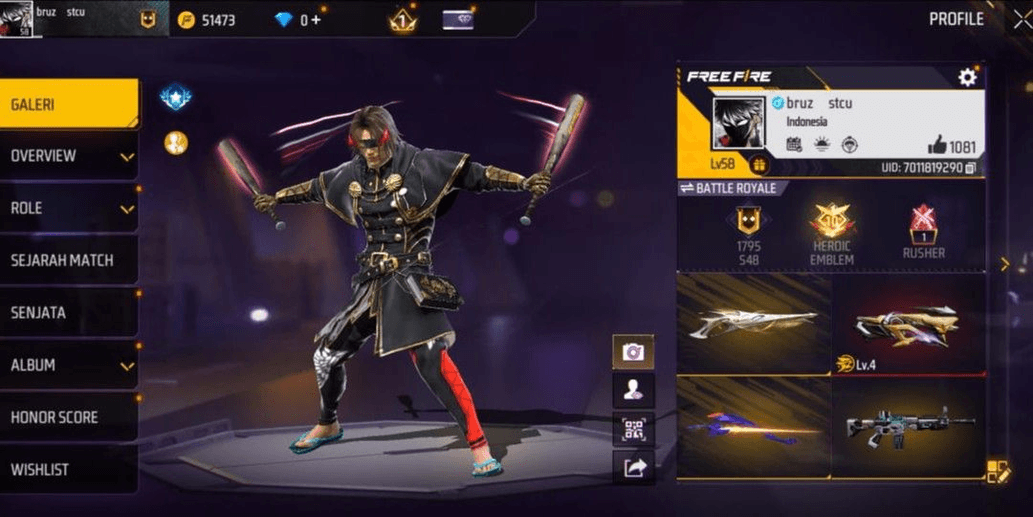The image size is (1033, 517).
Task: Open Sejarah Match history
Action: point(68,260)
